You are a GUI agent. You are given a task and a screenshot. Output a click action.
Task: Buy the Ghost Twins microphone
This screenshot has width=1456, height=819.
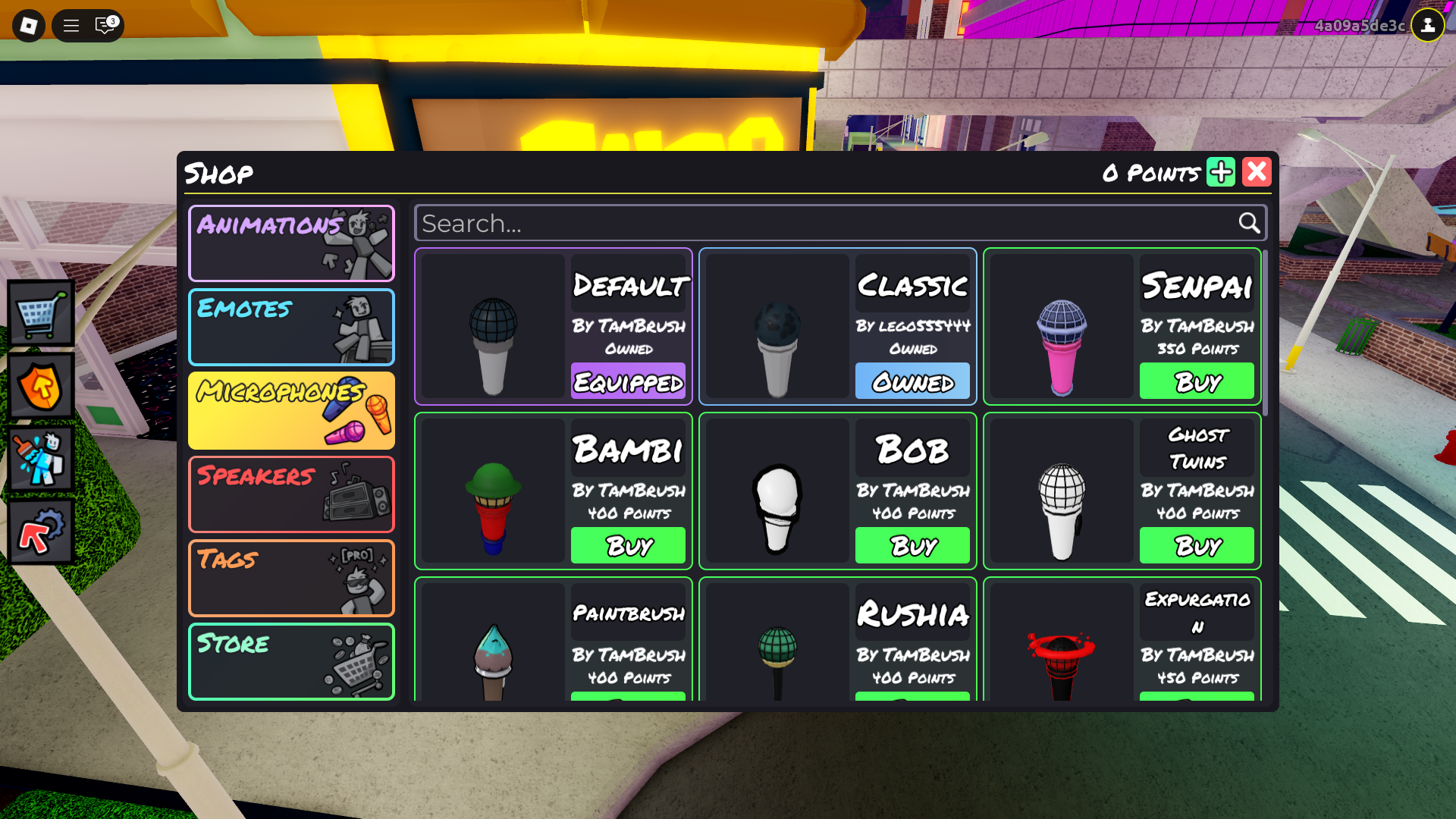point(1197,545)
